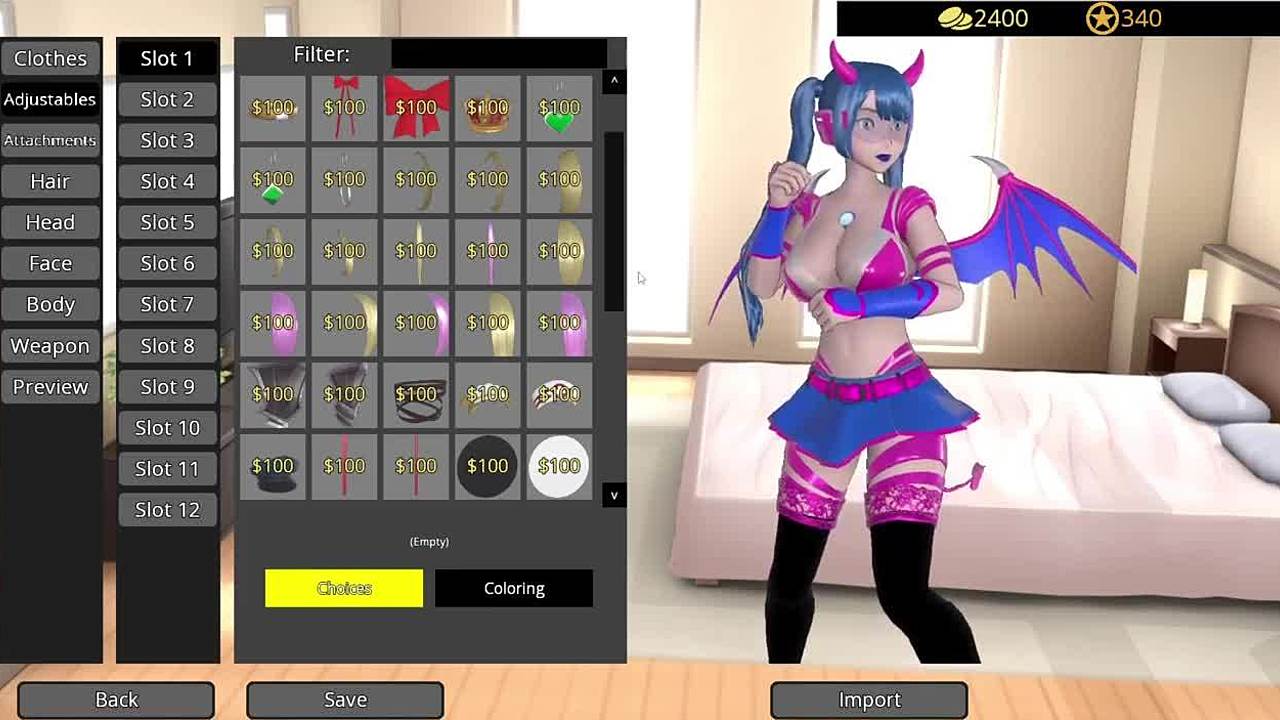Open the Face category
1280x720 pixels.
tap(50, 263)
